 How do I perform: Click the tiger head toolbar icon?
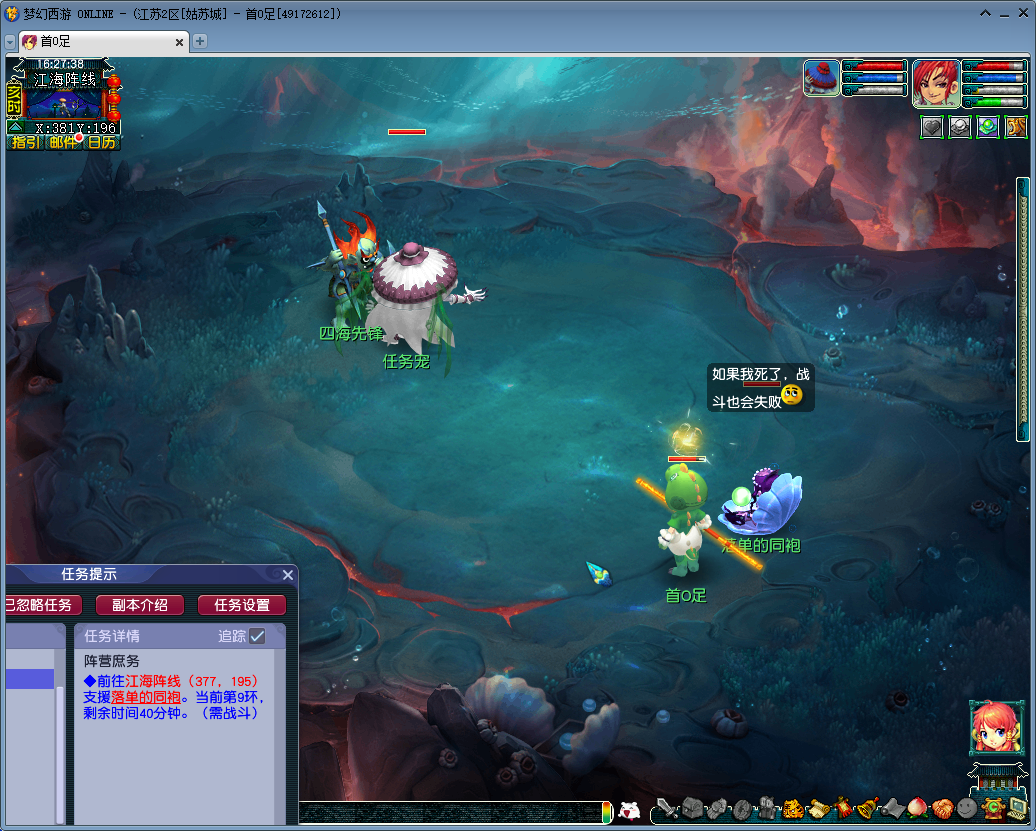[793, 808]
